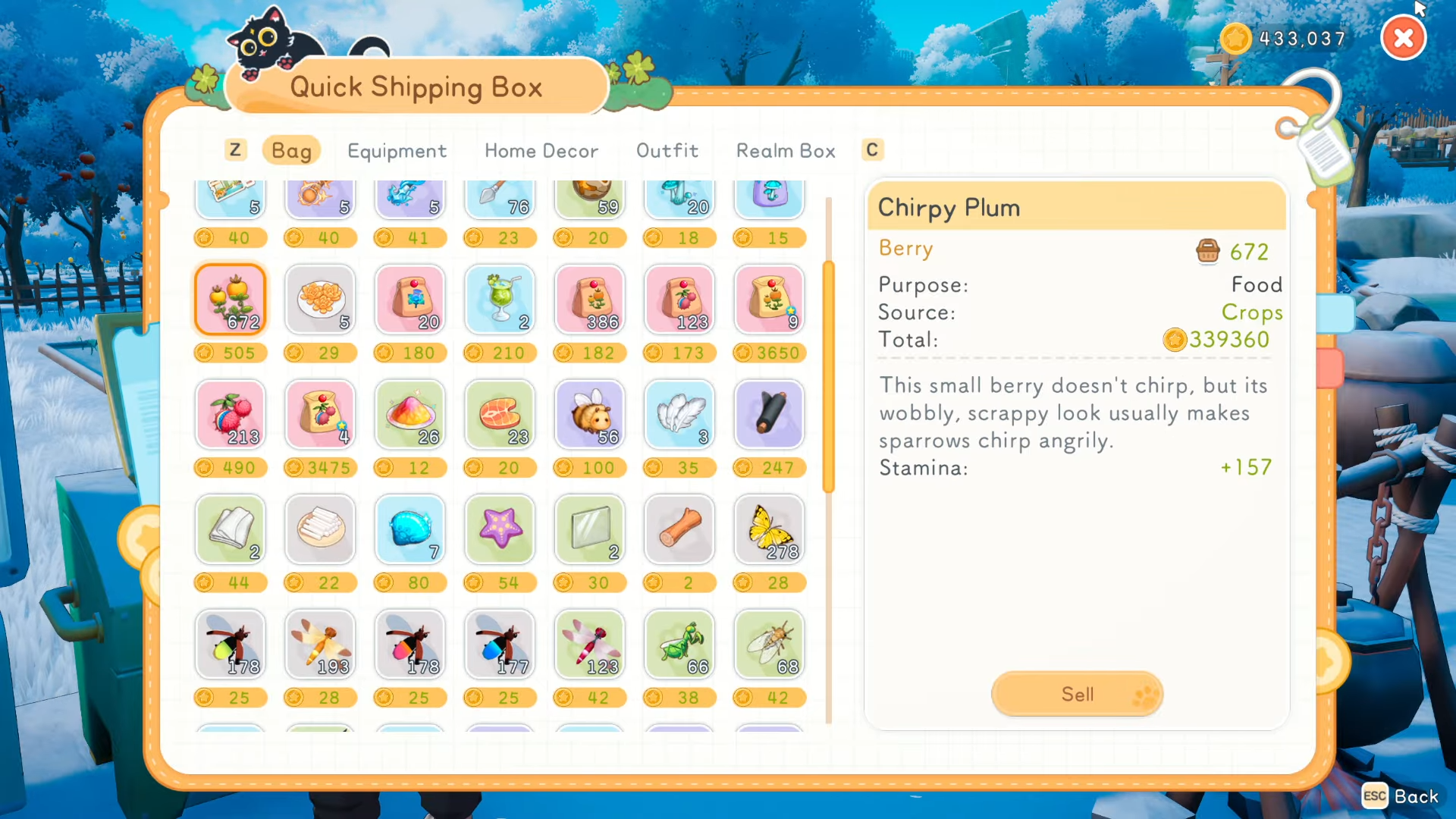Choose the purple starfish slot
This screenshot has height=819, width=1456.
(500, 529)
